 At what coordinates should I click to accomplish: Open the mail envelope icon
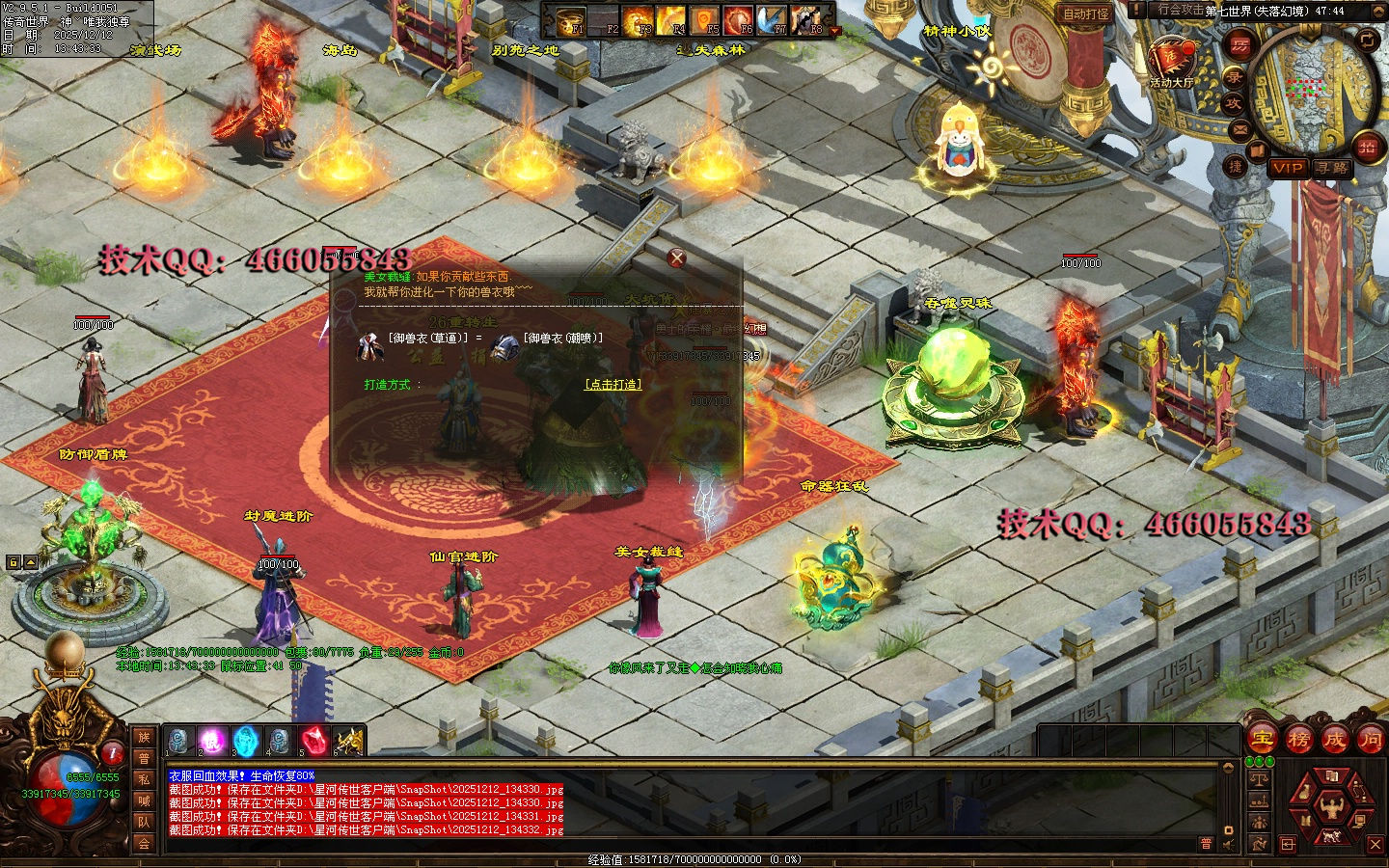pos(1240,129)
